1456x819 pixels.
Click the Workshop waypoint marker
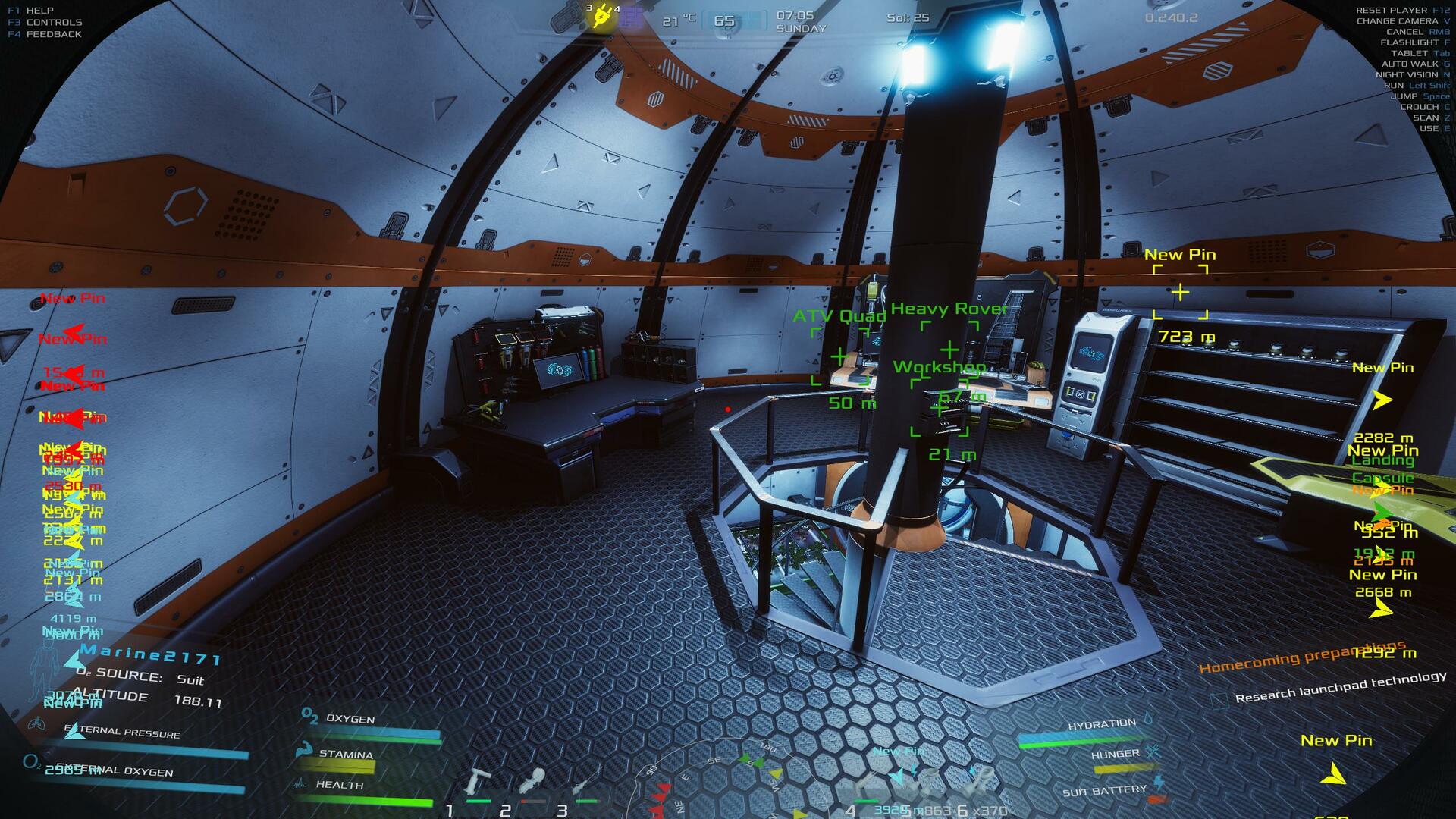[939, 409]
